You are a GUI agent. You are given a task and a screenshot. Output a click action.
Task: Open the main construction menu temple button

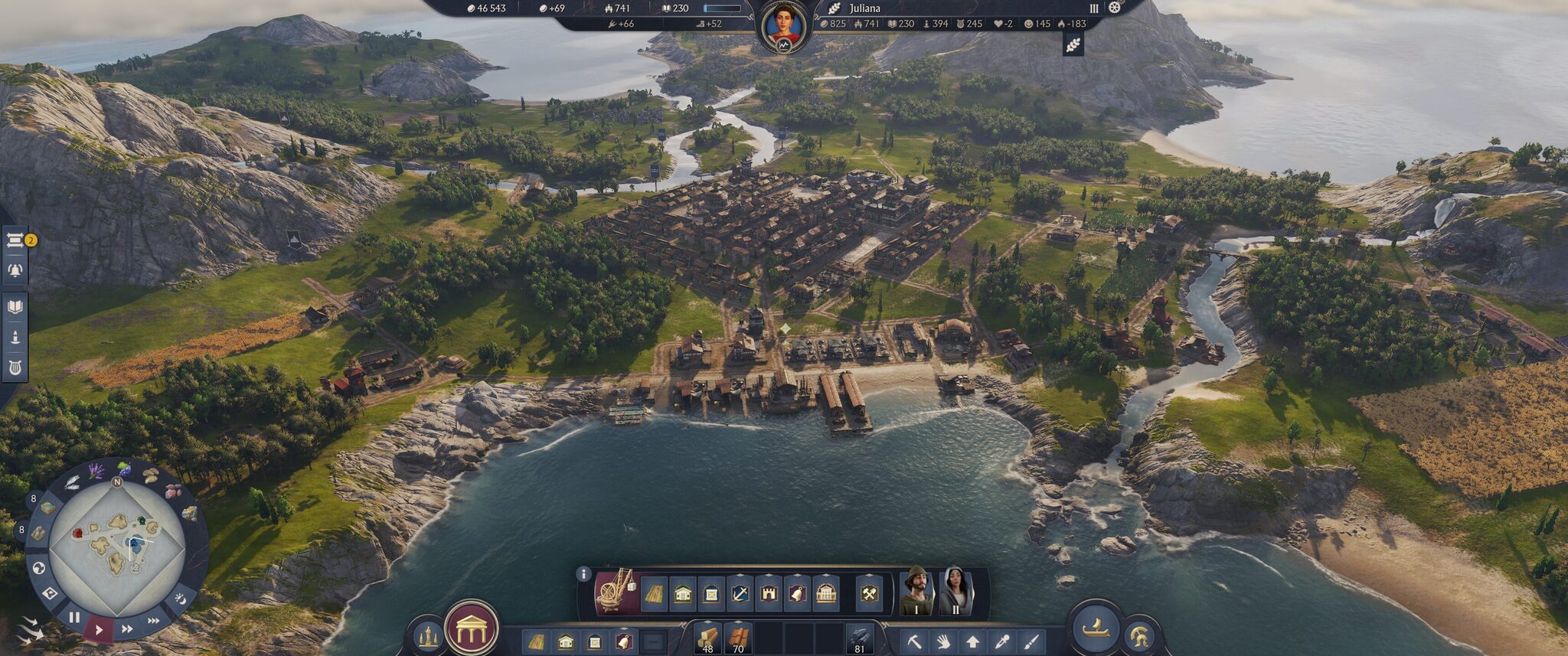click(472, 628)
